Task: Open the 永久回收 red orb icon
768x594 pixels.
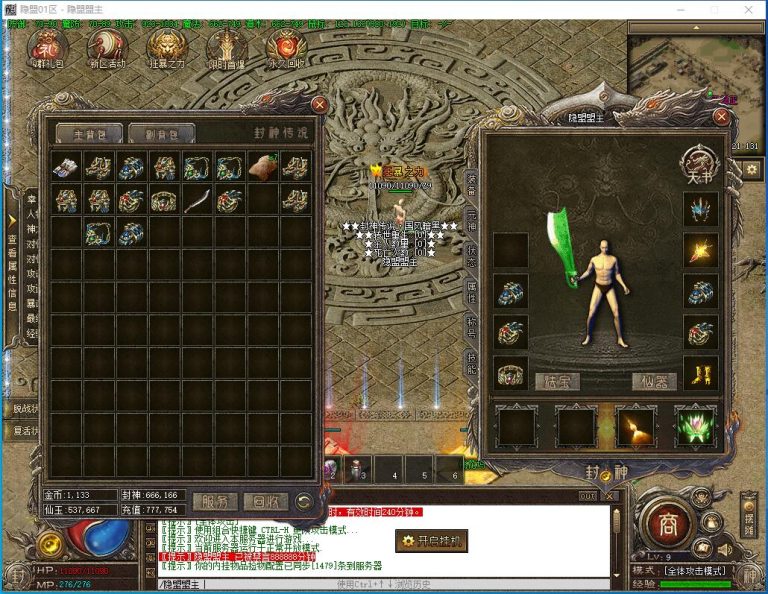Action: [x=286, y=47]
